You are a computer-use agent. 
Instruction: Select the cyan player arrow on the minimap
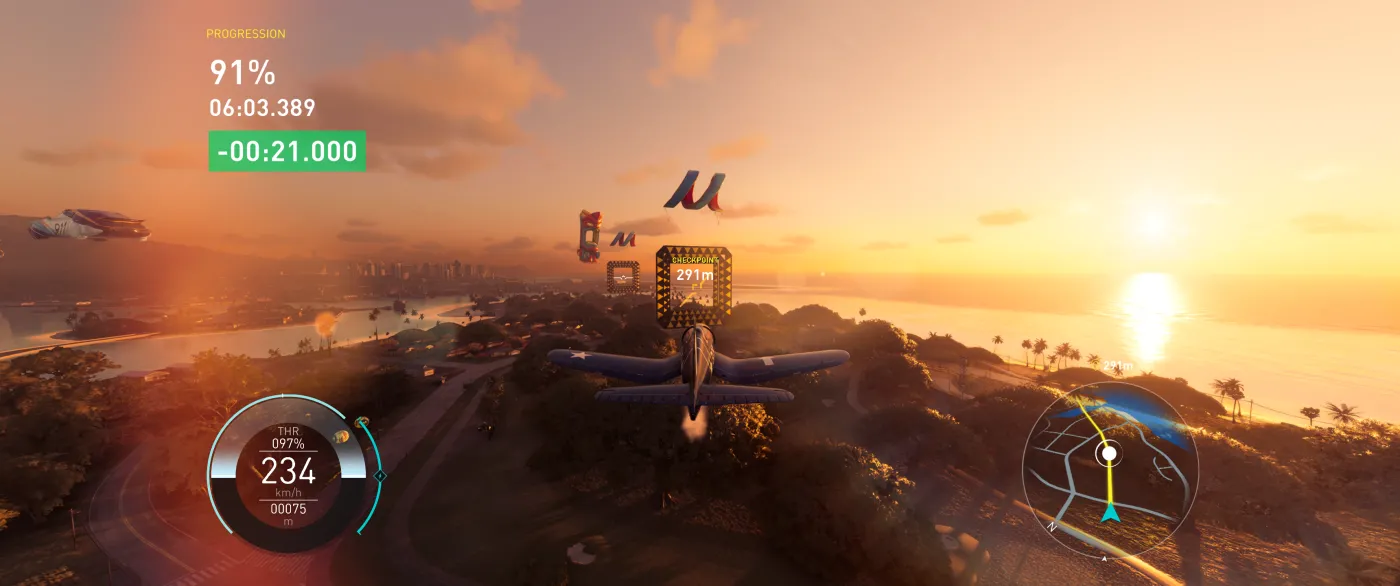pos(1110,514)
